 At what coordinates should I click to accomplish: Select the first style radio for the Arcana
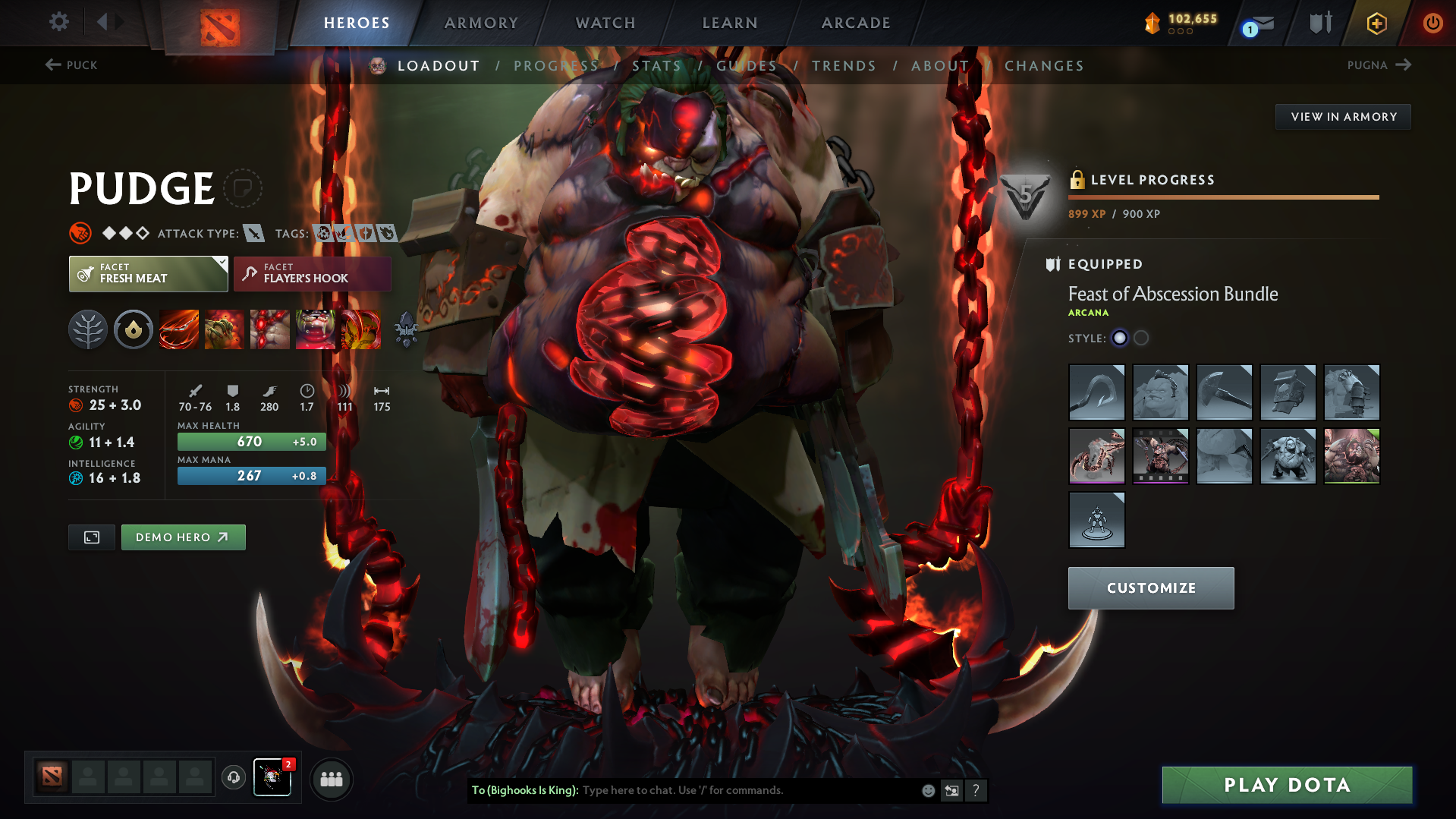click(x=1120, y=338)
